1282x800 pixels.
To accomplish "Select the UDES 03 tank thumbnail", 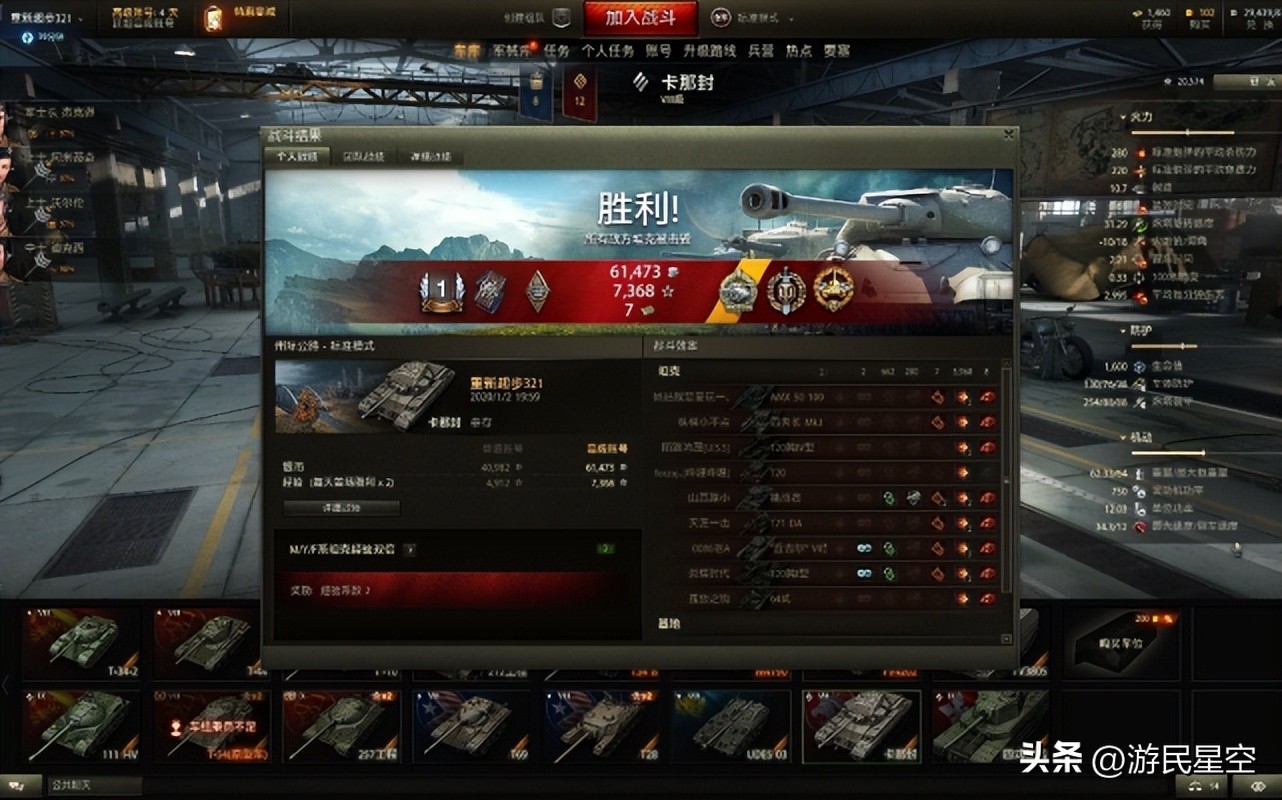I will (x=731, y=725).
